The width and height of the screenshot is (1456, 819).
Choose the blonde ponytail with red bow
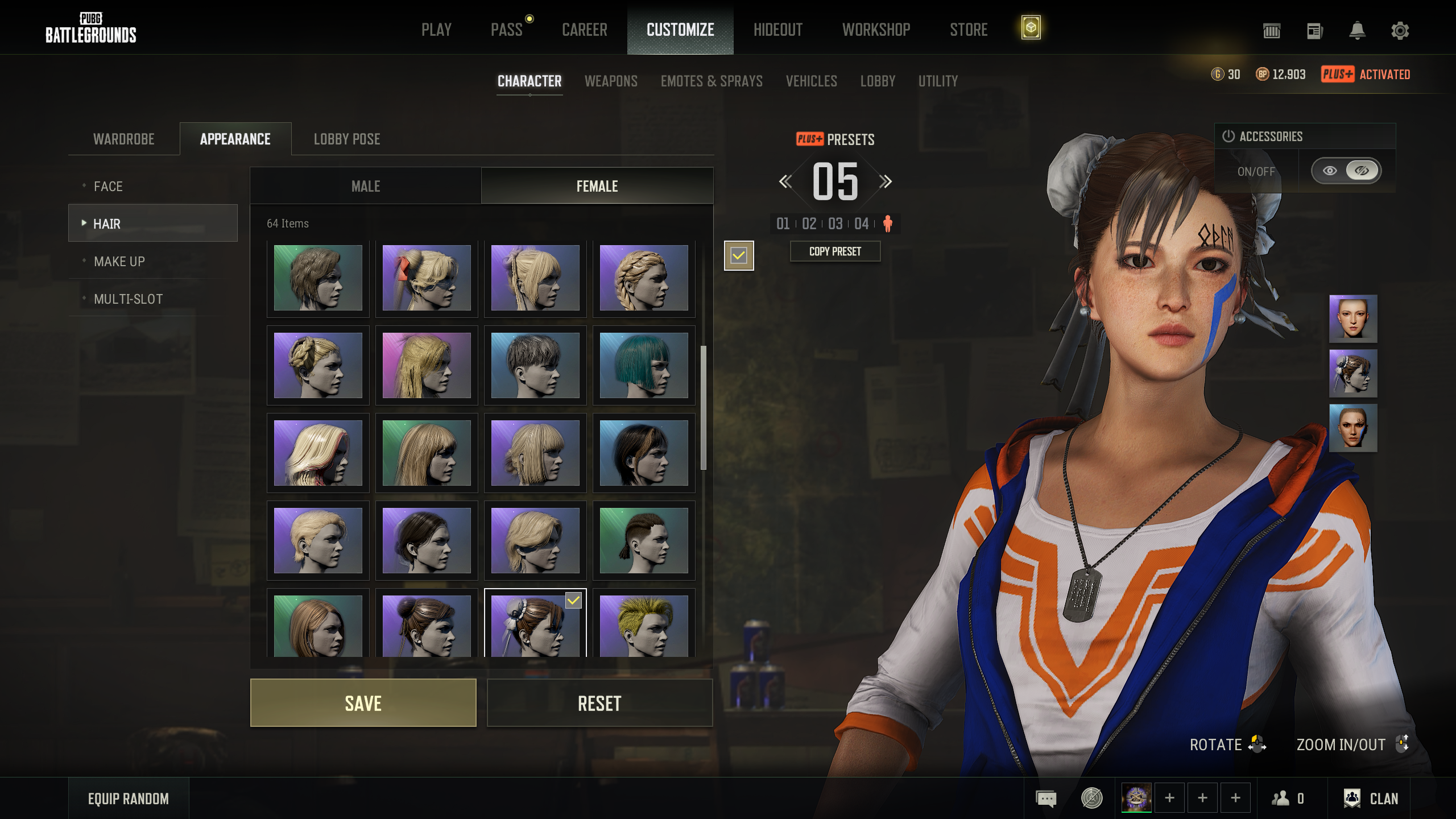426,278
